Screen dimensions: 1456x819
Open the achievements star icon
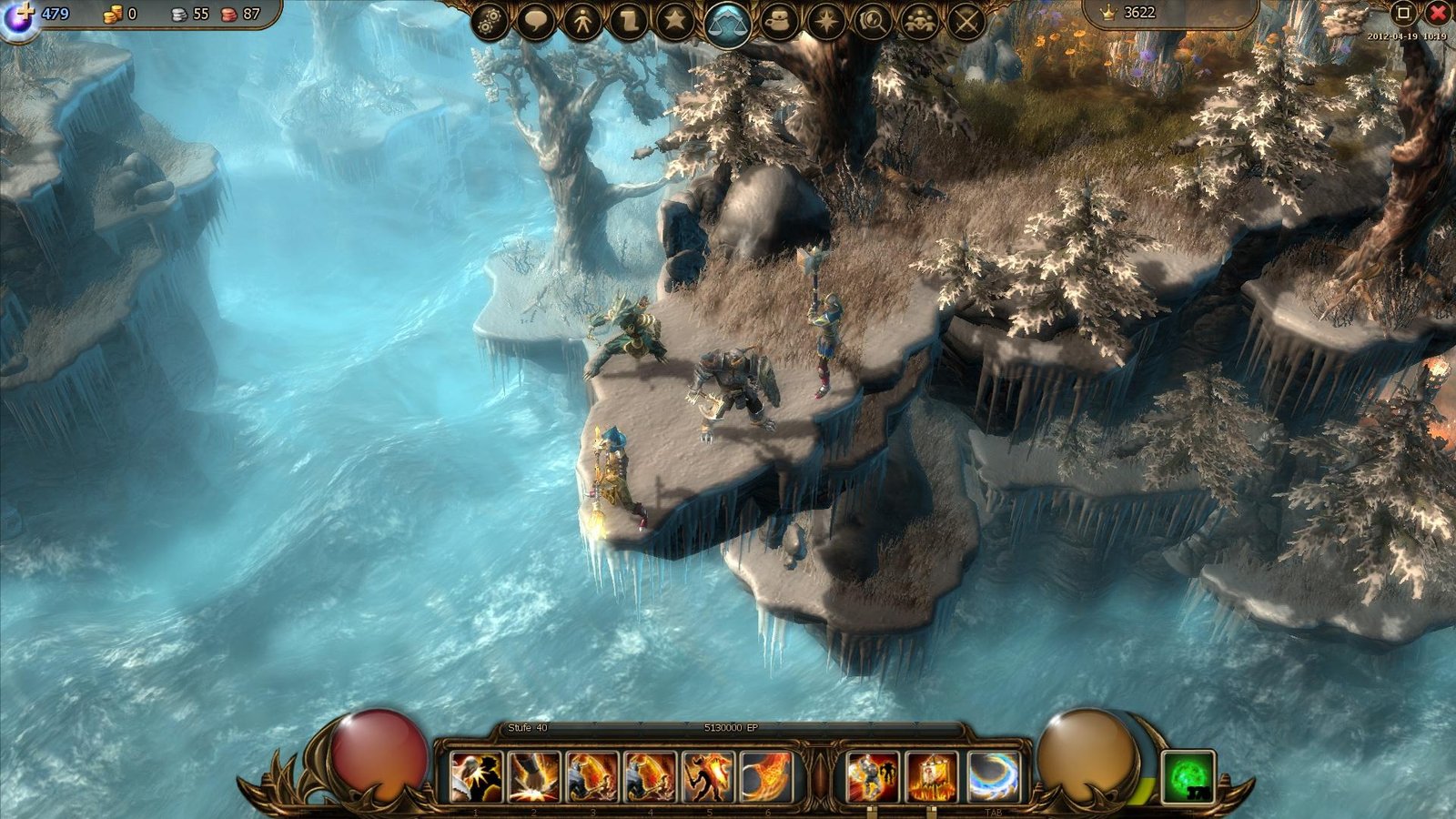click(x=675, y=20)
